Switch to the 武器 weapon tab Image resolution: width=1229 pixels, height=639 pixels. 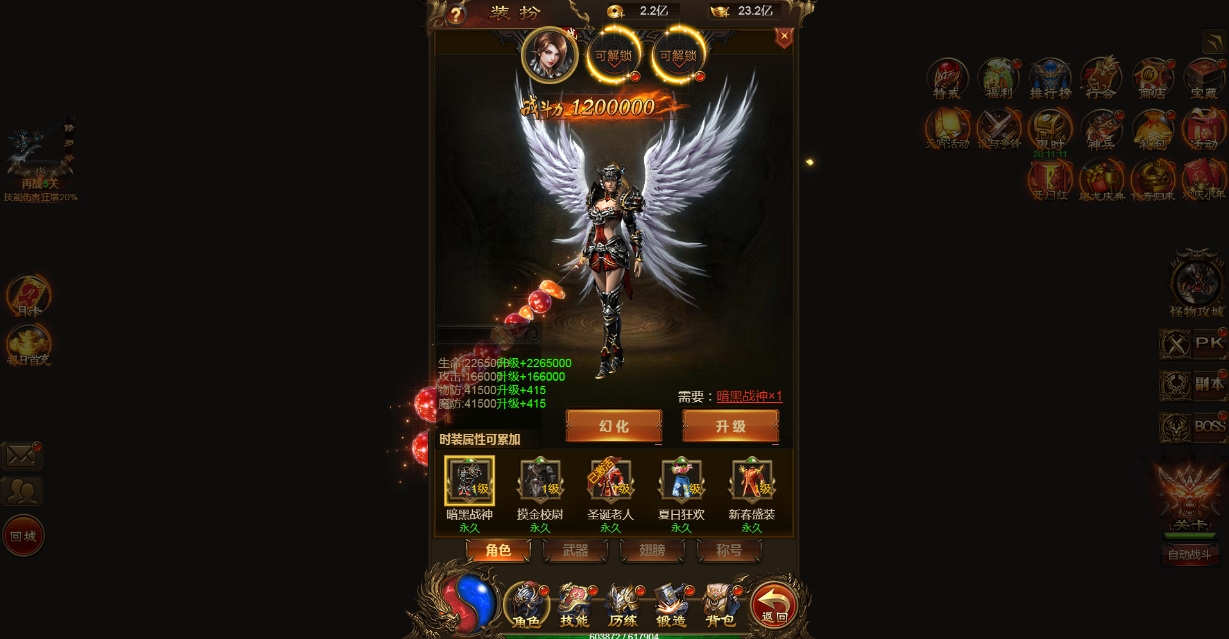575,551
